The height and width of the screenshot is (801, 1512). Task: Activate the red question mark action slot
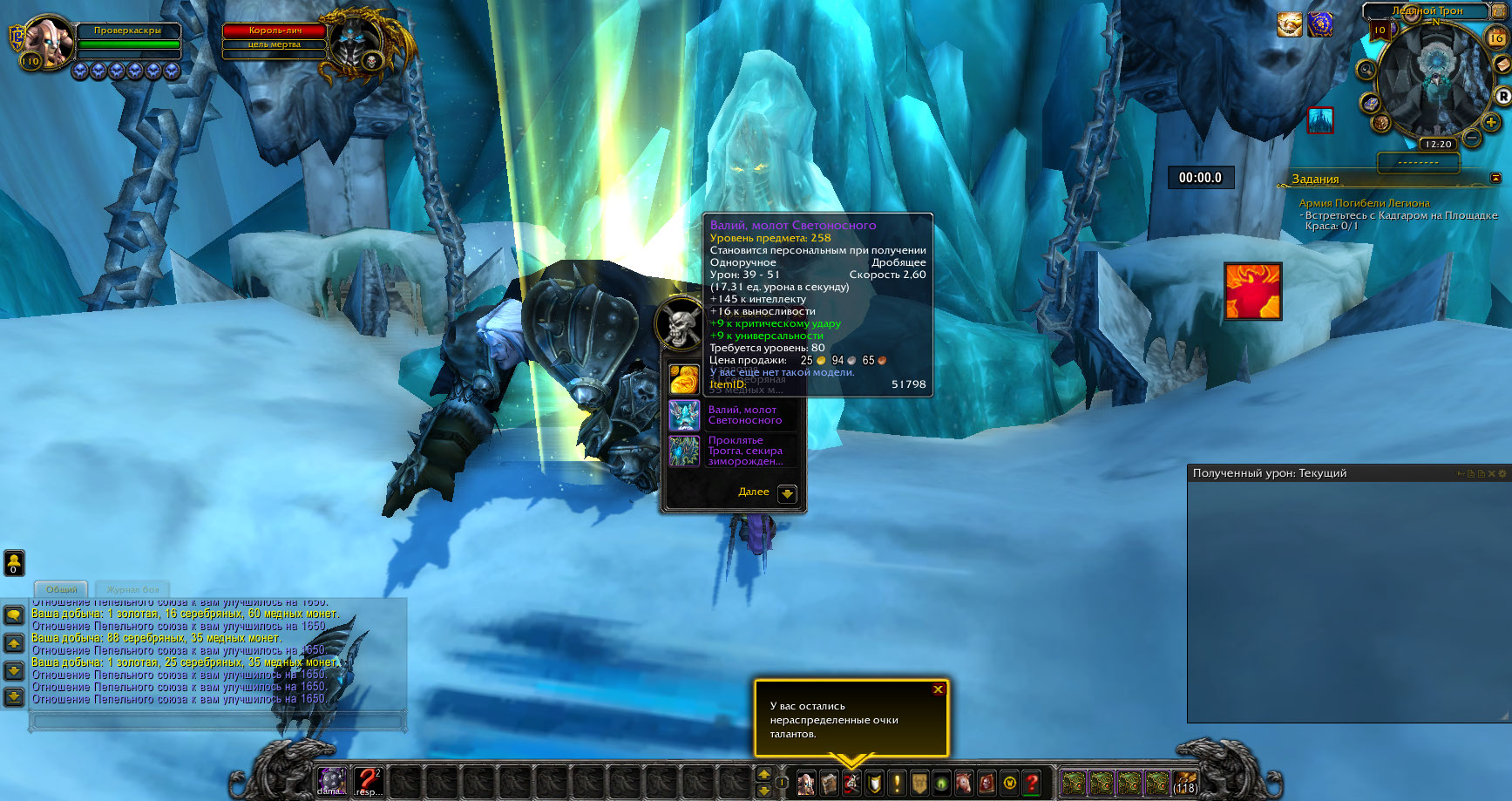[369, 781]
